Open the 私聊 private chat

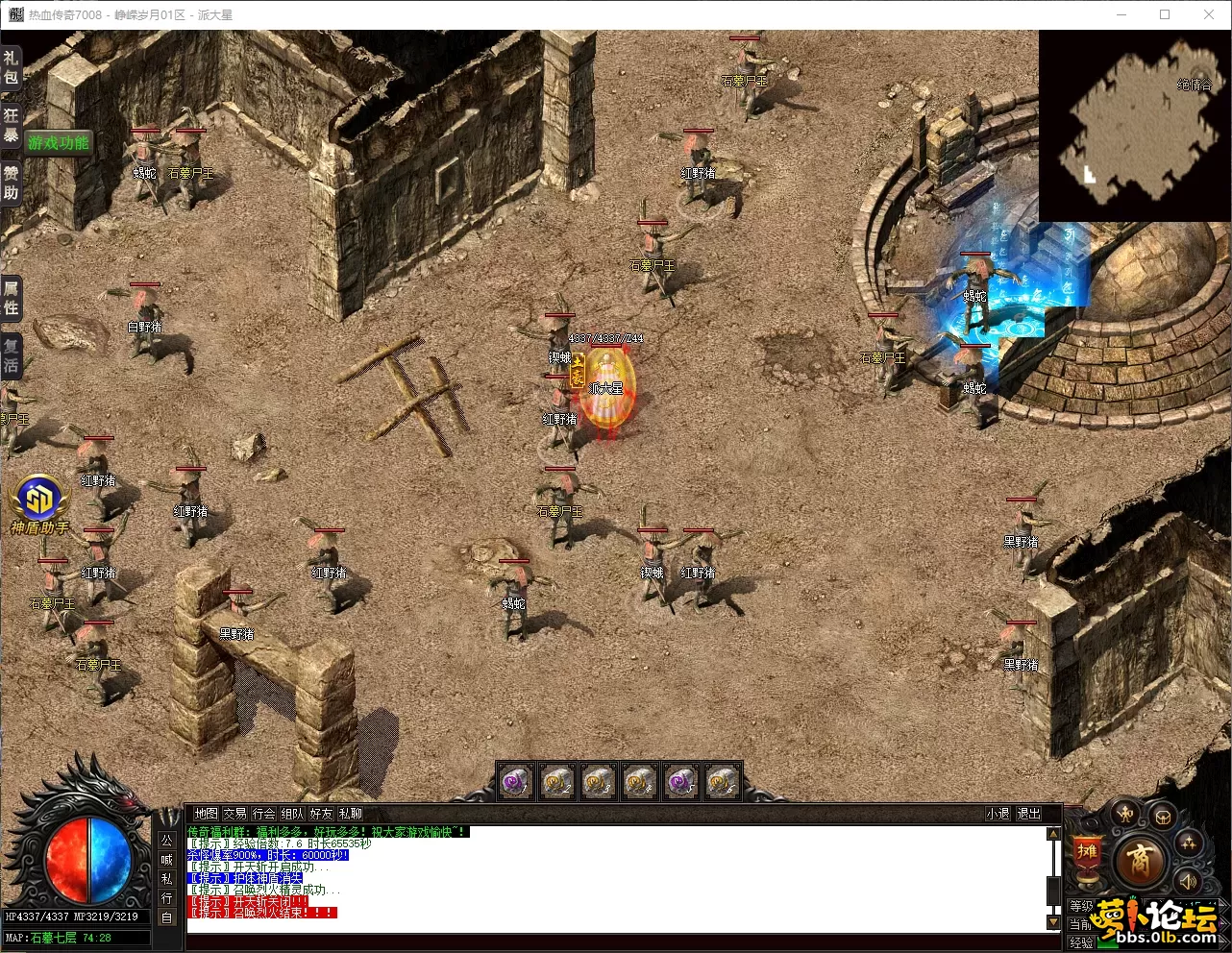pos(351,814)
